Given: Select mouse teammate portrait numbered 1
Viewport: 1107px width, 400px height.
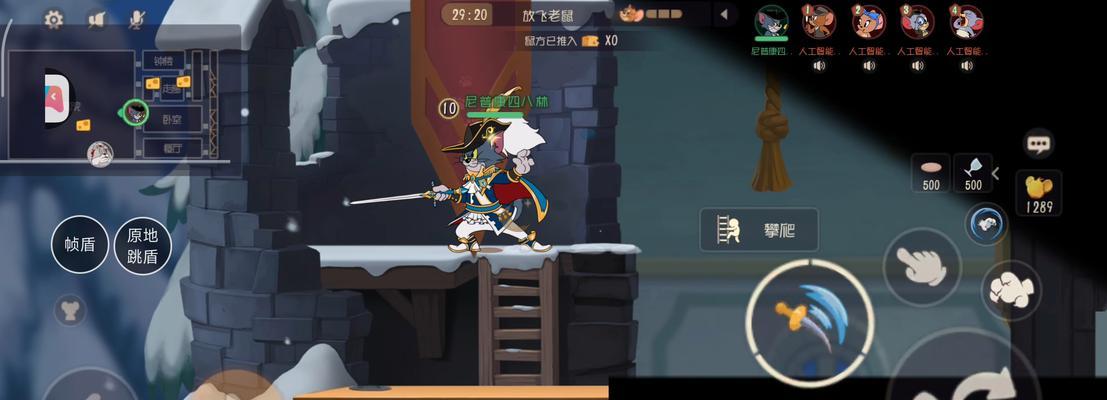Looking at the screenshot, I should (x=819, y=22).
